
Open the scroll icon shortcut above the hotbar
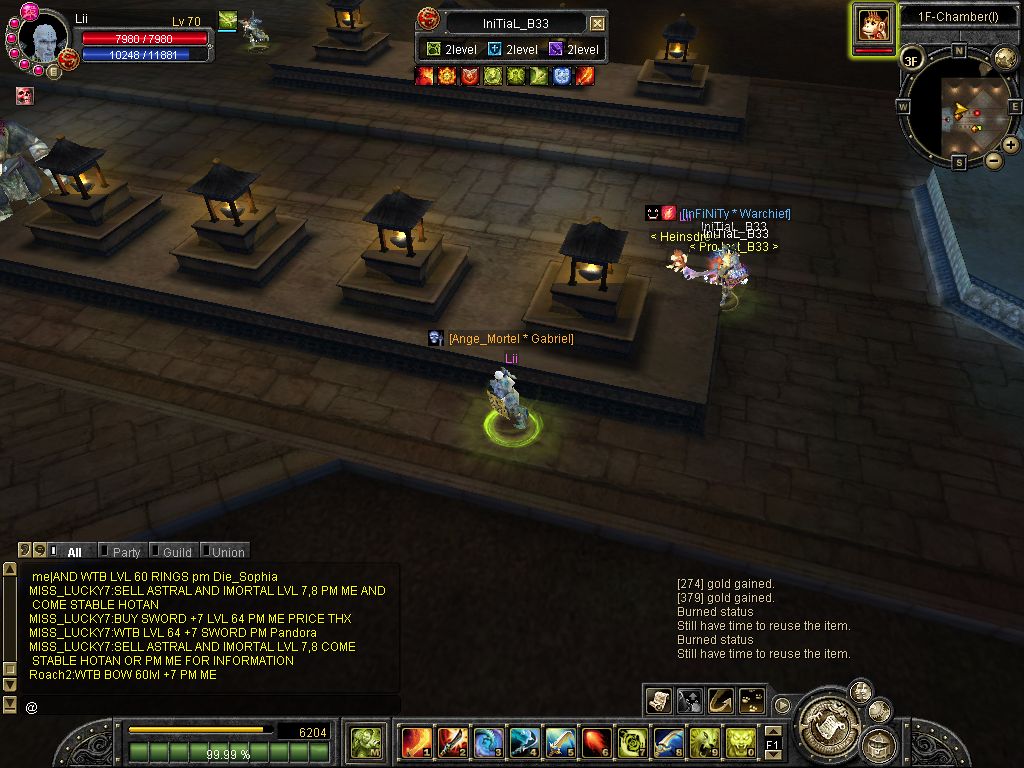[658, 701]
